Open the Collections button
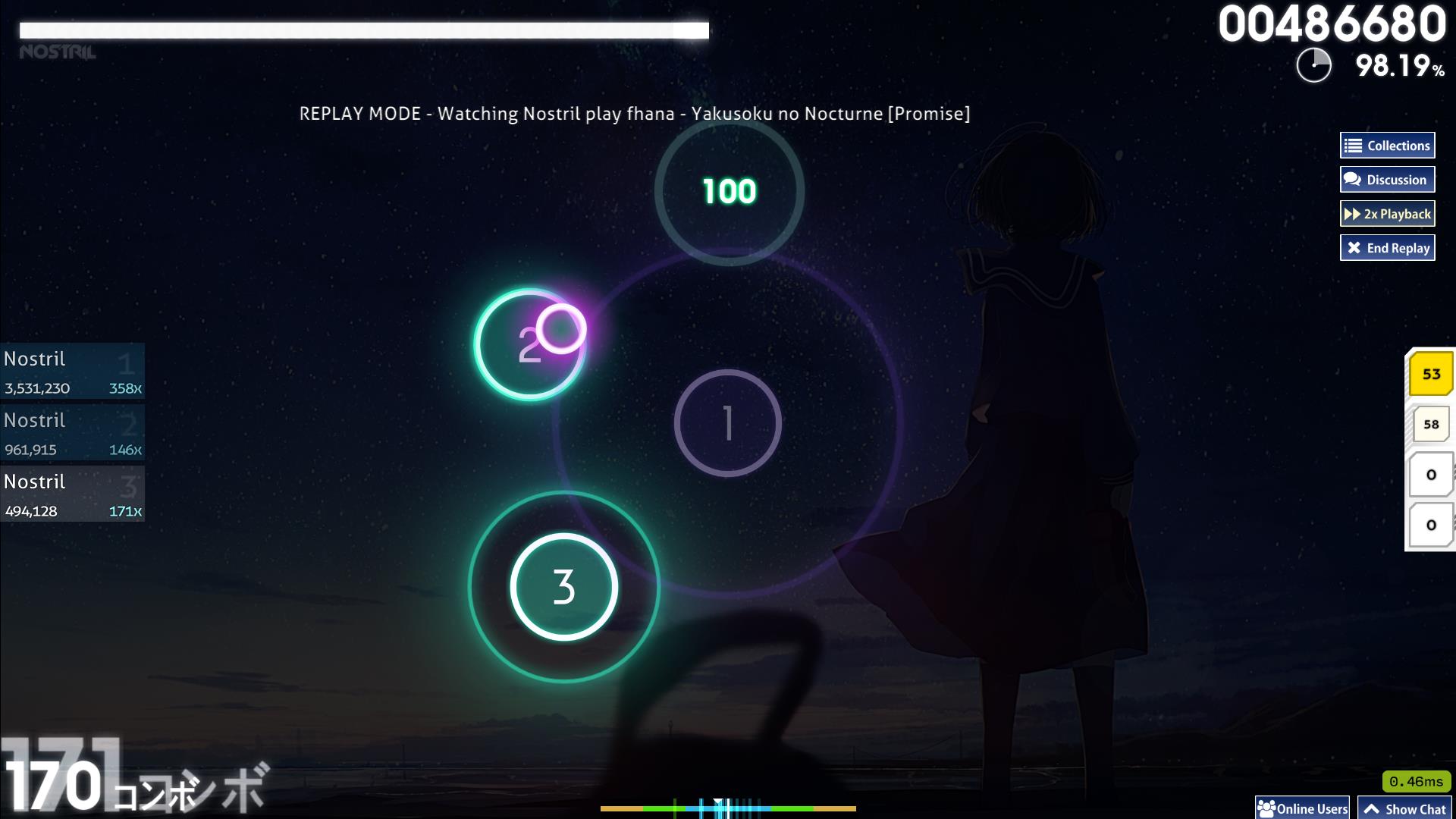Image resolution: width=1456 pixels, height=819 pixels. (x=1387, y=146)
